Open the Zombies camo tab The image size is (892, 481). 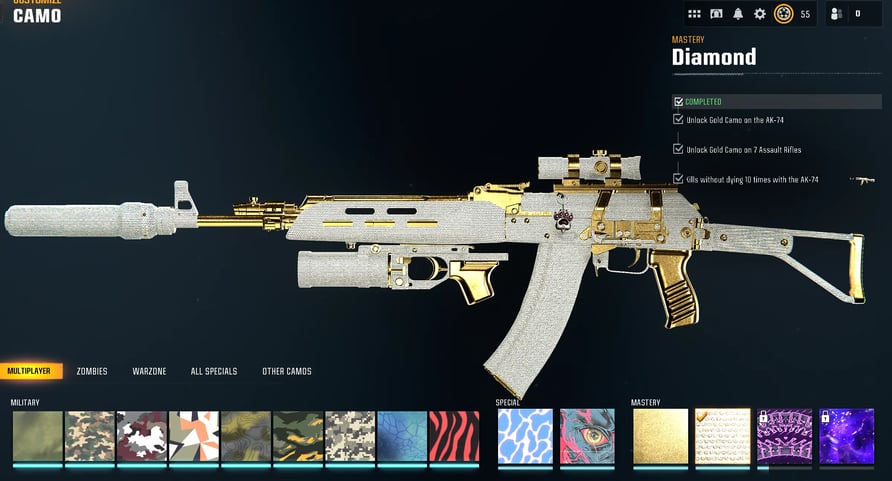tap(92, 371)
